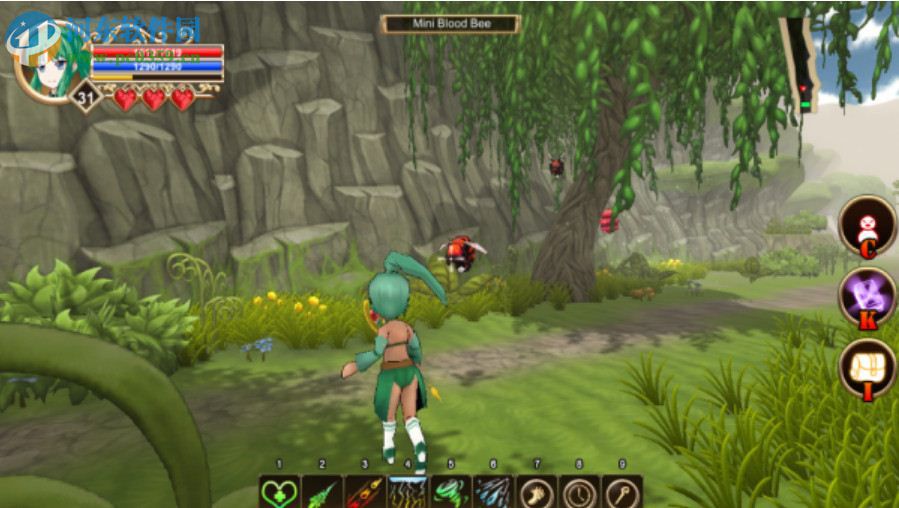Open the purple skills menu button marked K
This screenshot has height=508, width=899.
[x=866, y=297]
